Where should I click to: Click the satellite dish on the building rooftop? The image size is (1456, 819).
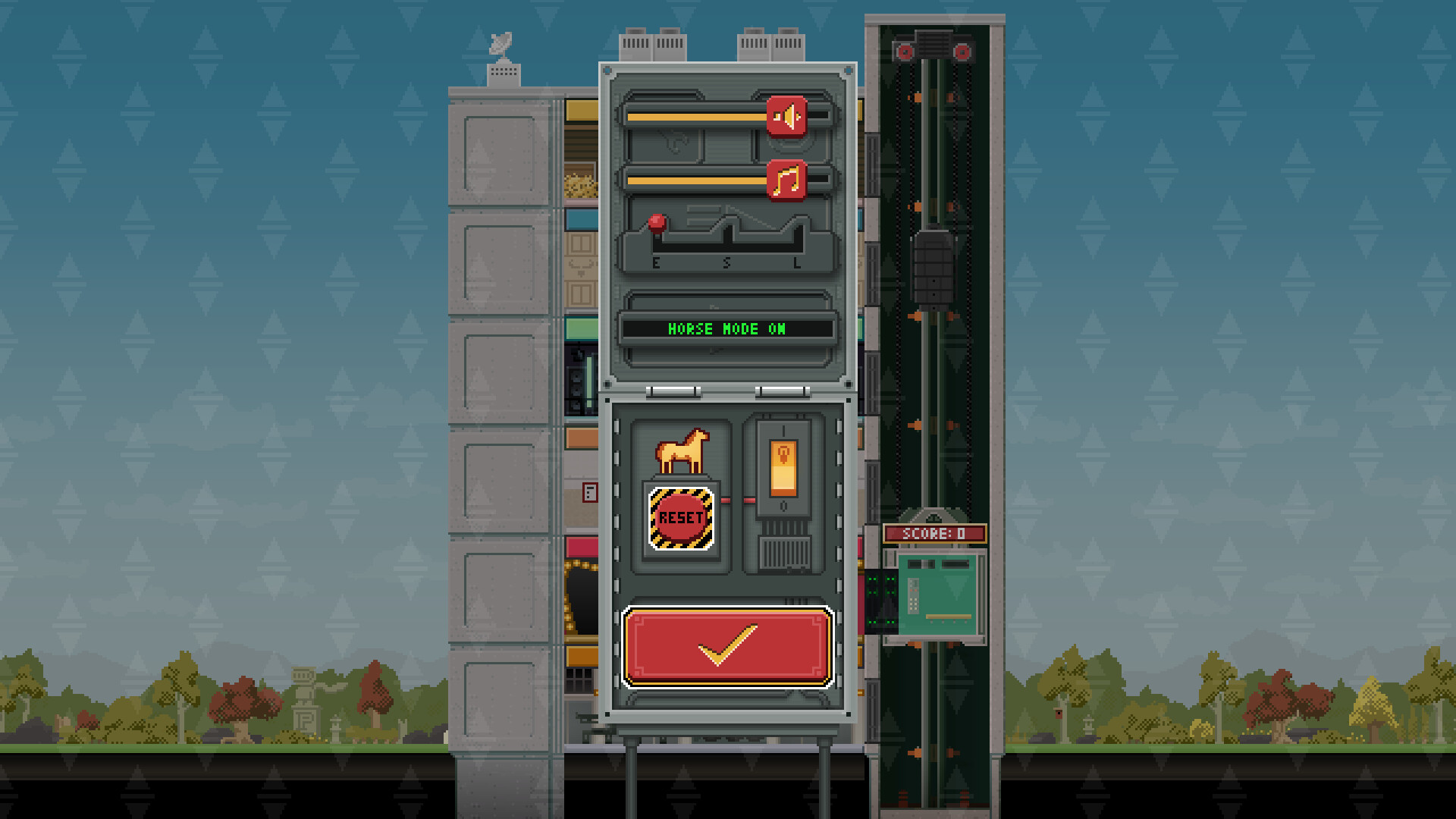coord(500,42)
